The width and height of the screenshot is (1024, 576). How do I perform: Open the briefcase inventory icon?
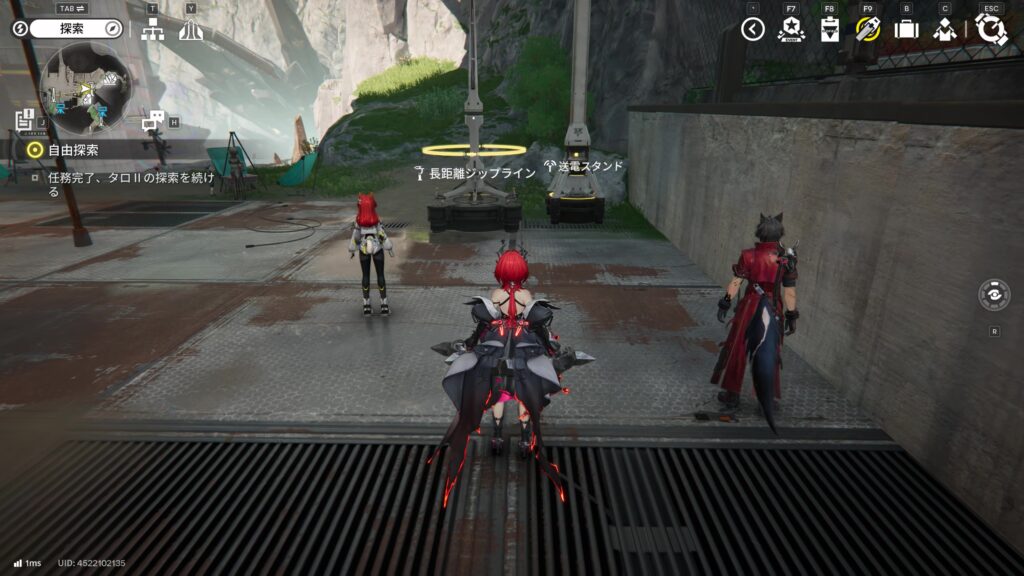point(906,29)
